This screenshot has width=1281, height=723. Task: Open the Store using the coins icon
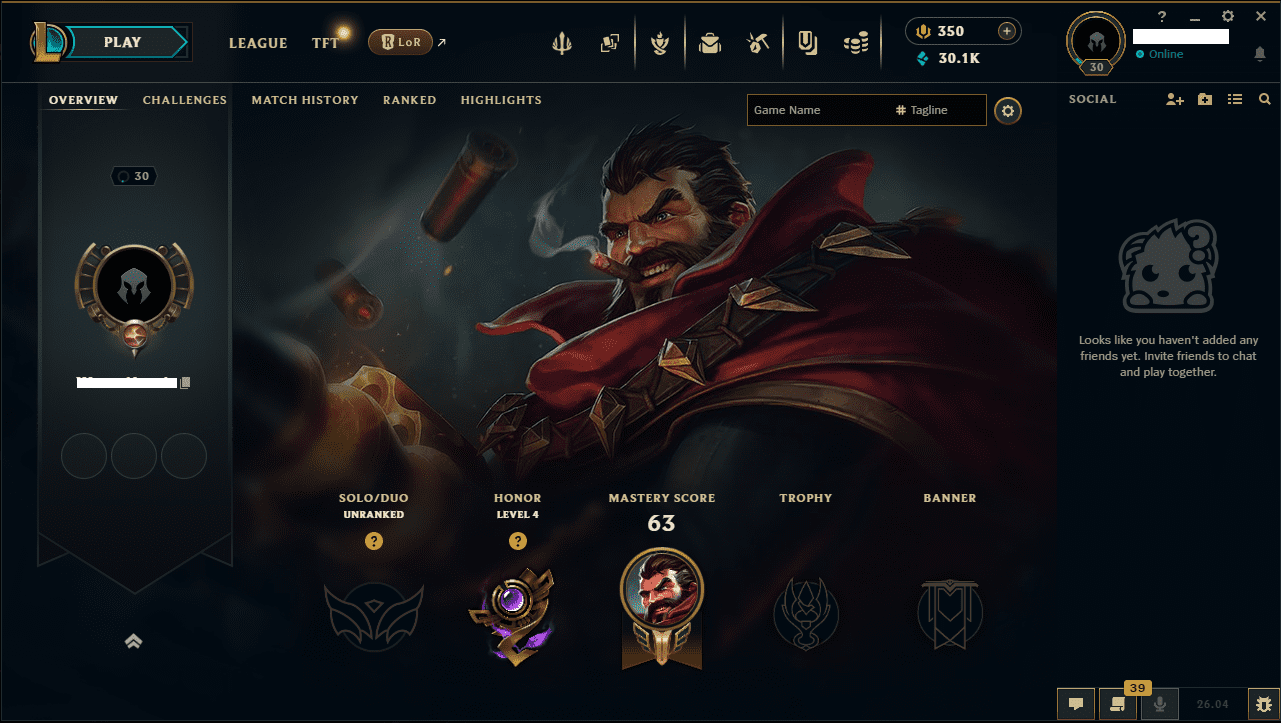coord(856,42)
